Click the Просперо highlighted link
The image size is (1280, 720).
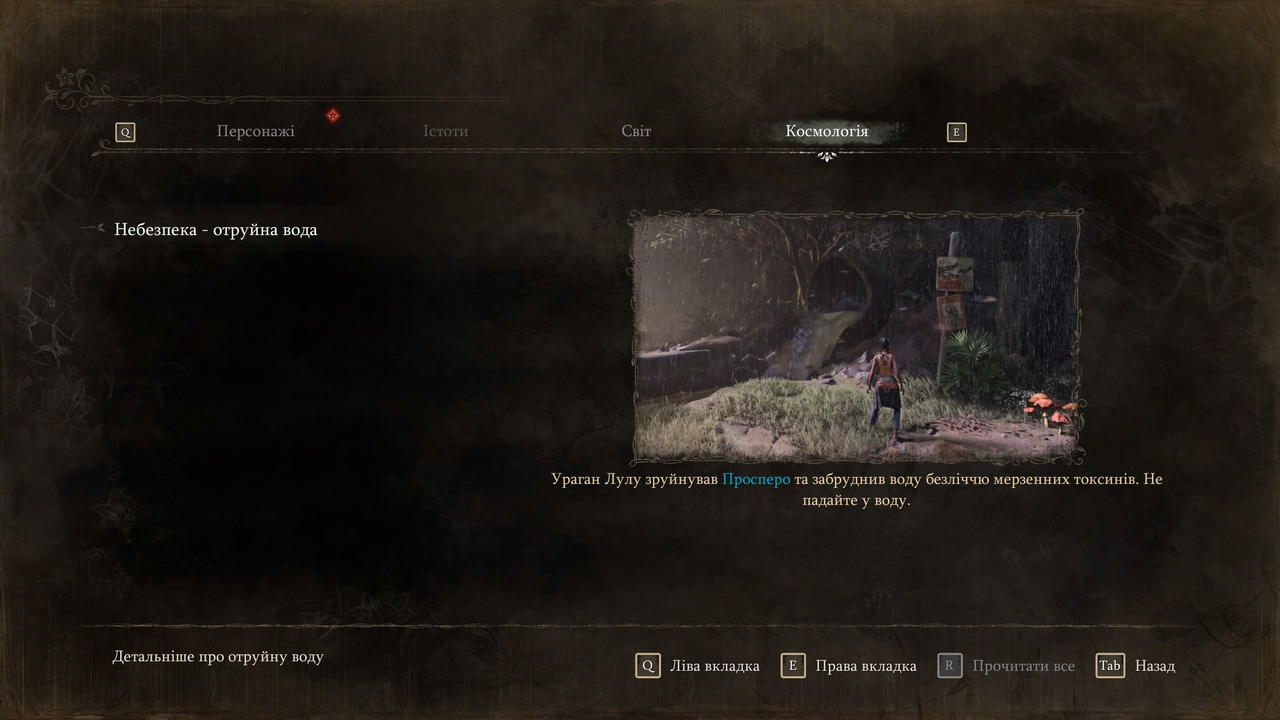756,479
